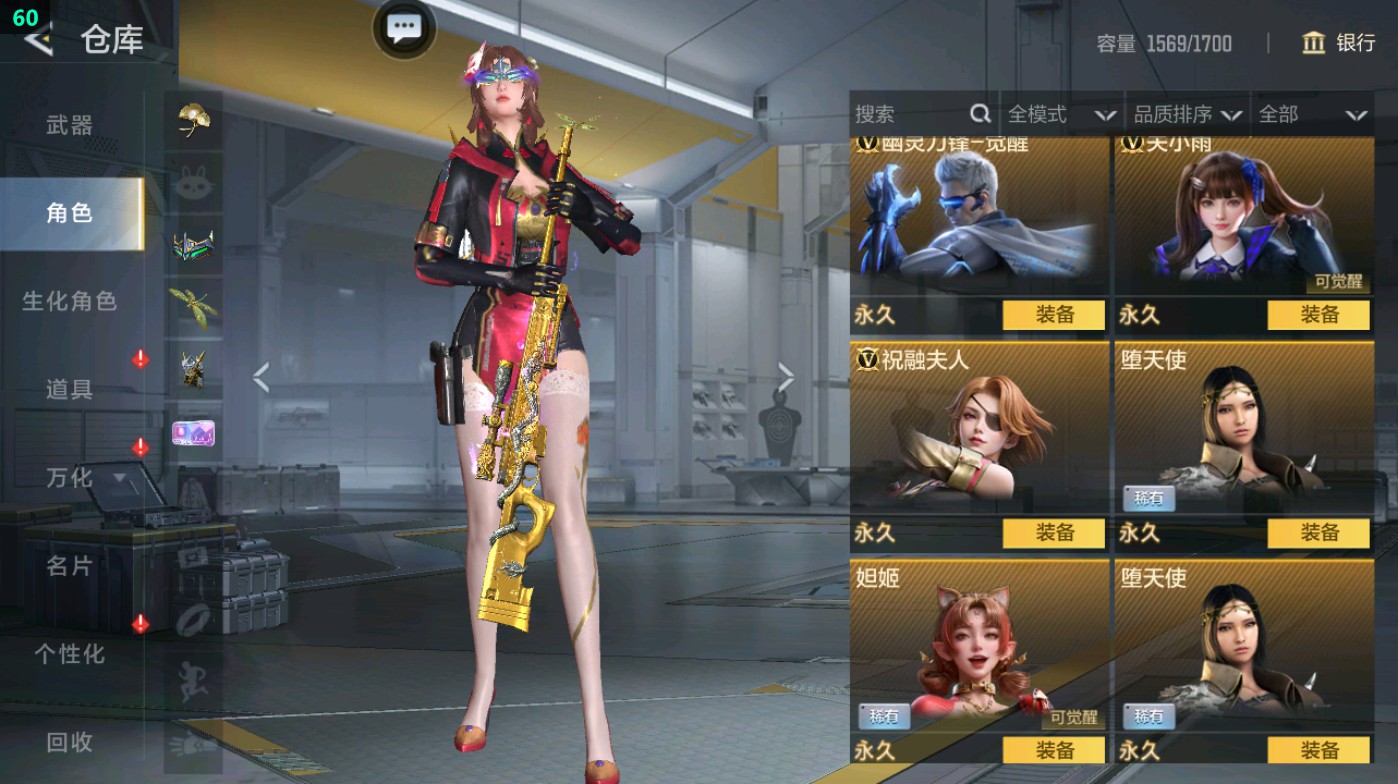This screenshot has width=1398, height=784.
Task: Open the 个性化 personalization tab
Action: click(x=70, y=654)
